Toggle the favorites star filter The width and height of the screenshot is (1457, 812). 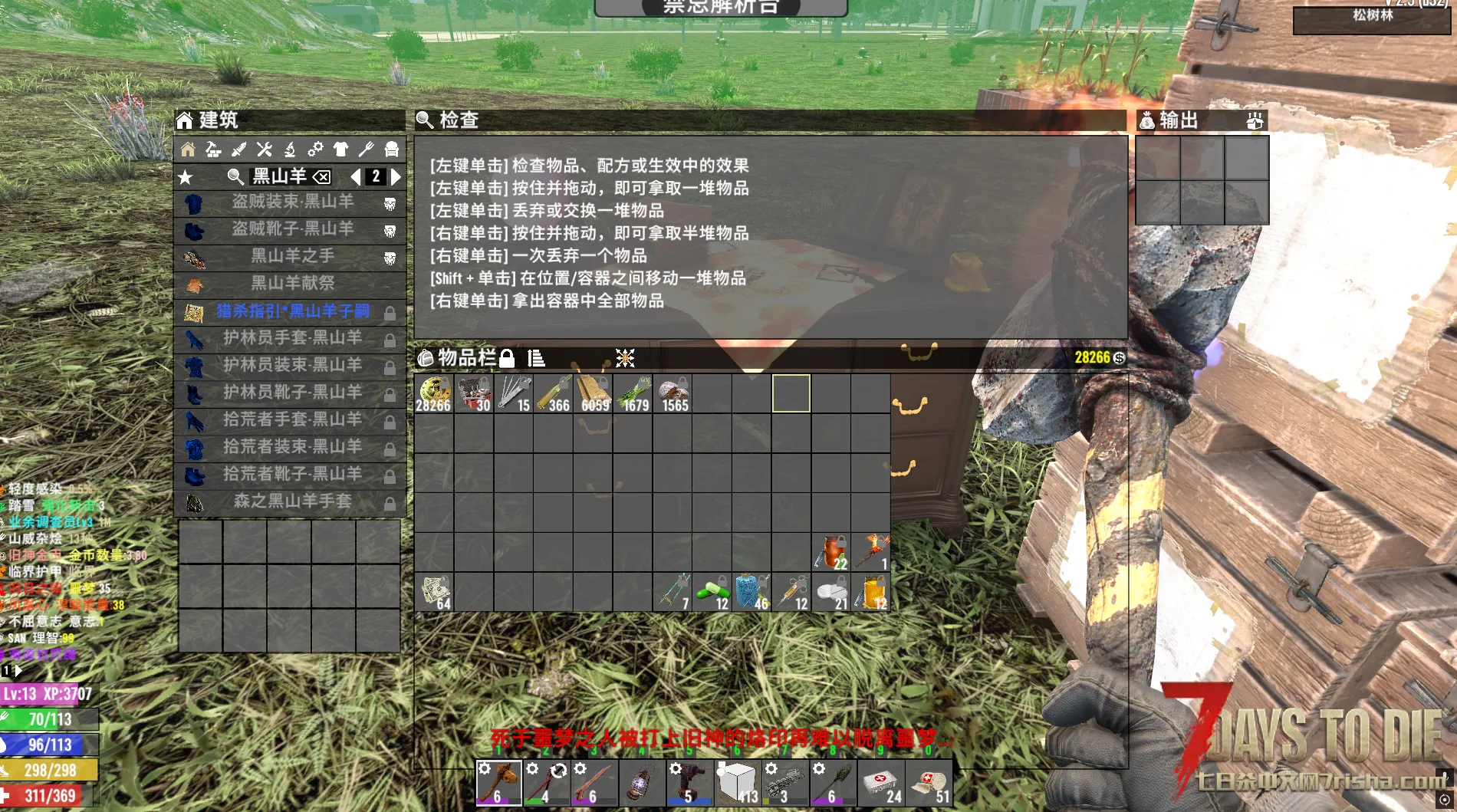tap(186, 178)
